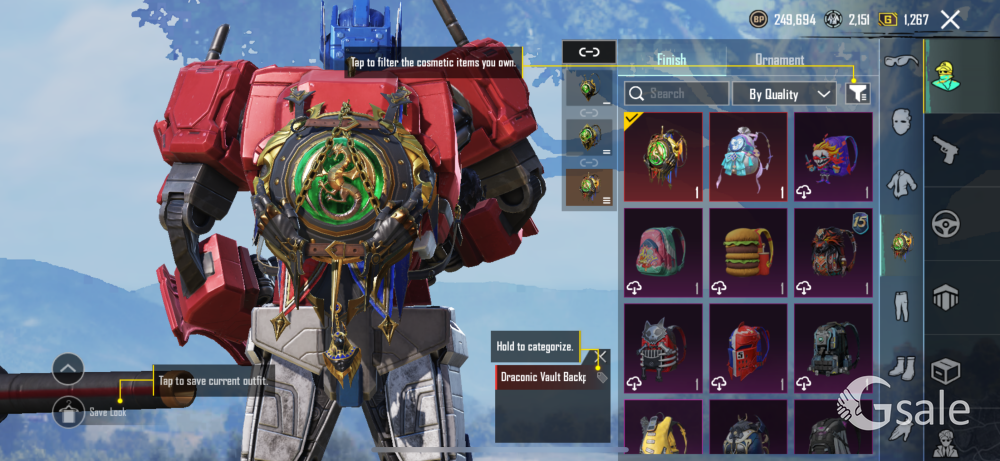Click the item Search field
Screen dimensions: 1000x461
(676, 94)
